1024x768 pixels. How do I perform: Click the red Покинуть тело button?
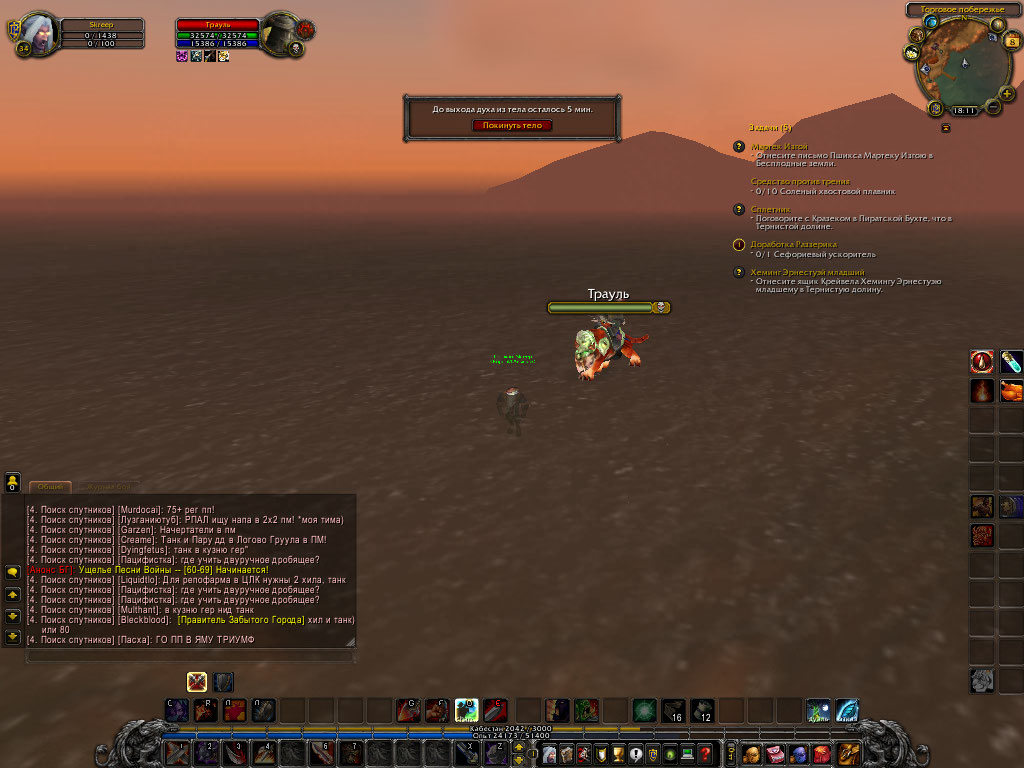(512, 125)
